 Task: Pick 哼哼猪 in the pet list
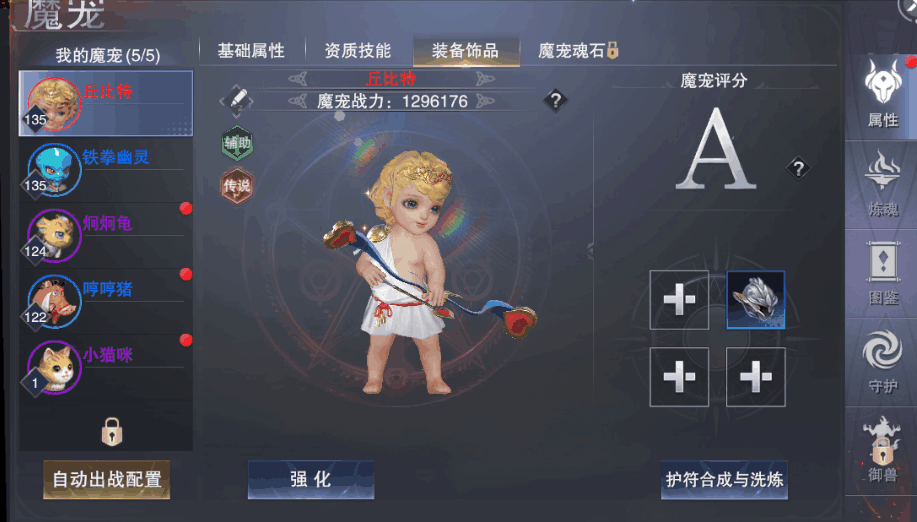point(106,299)
